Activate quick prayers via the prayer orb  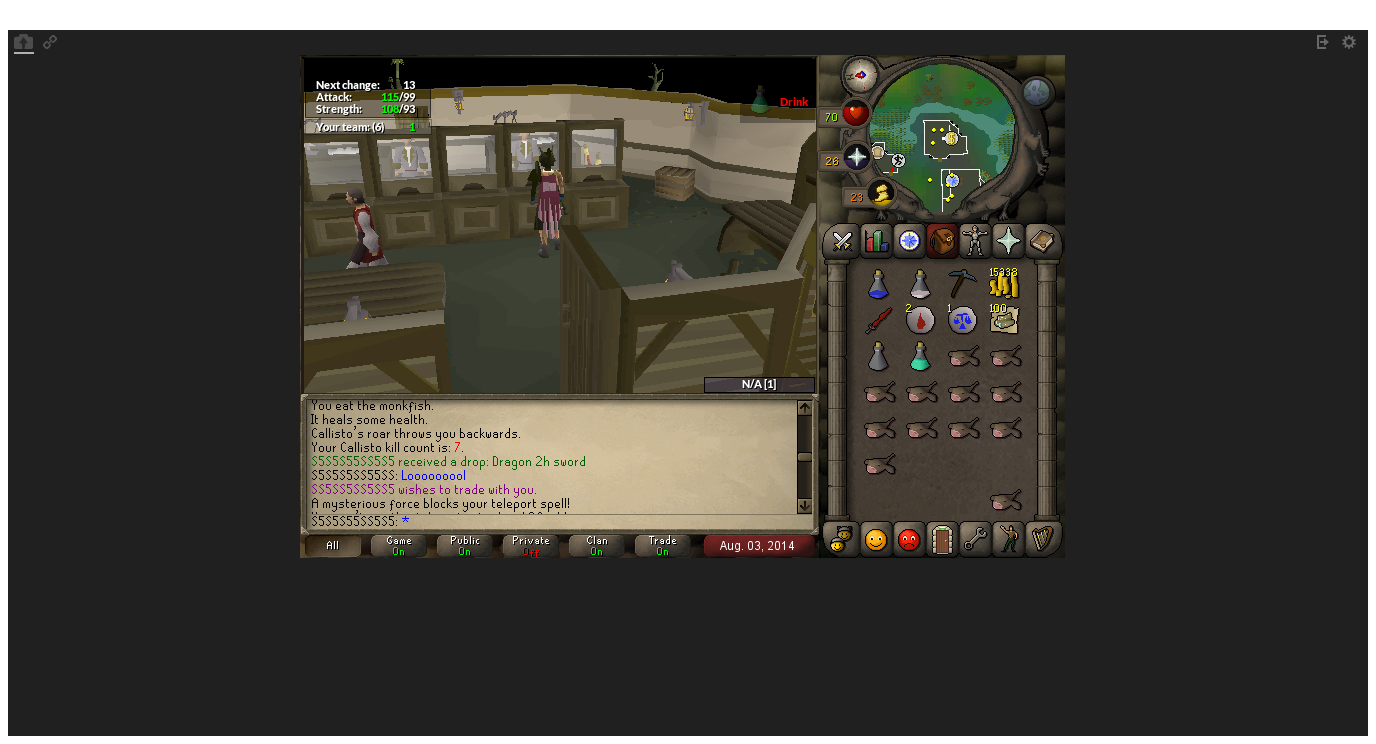click(855, 157)
